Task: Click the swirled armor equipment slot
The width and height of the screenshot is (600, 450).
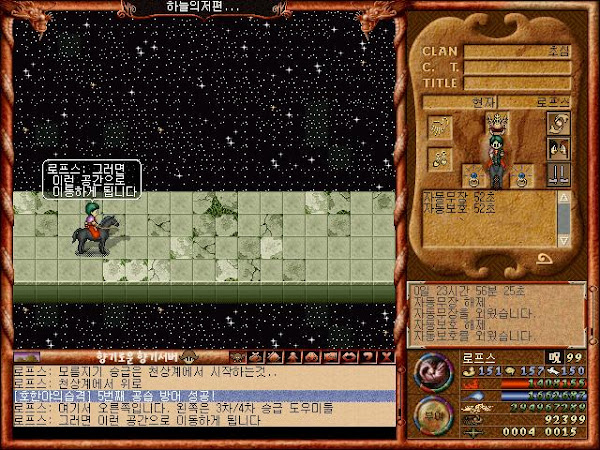Action: tap(556, 123)
